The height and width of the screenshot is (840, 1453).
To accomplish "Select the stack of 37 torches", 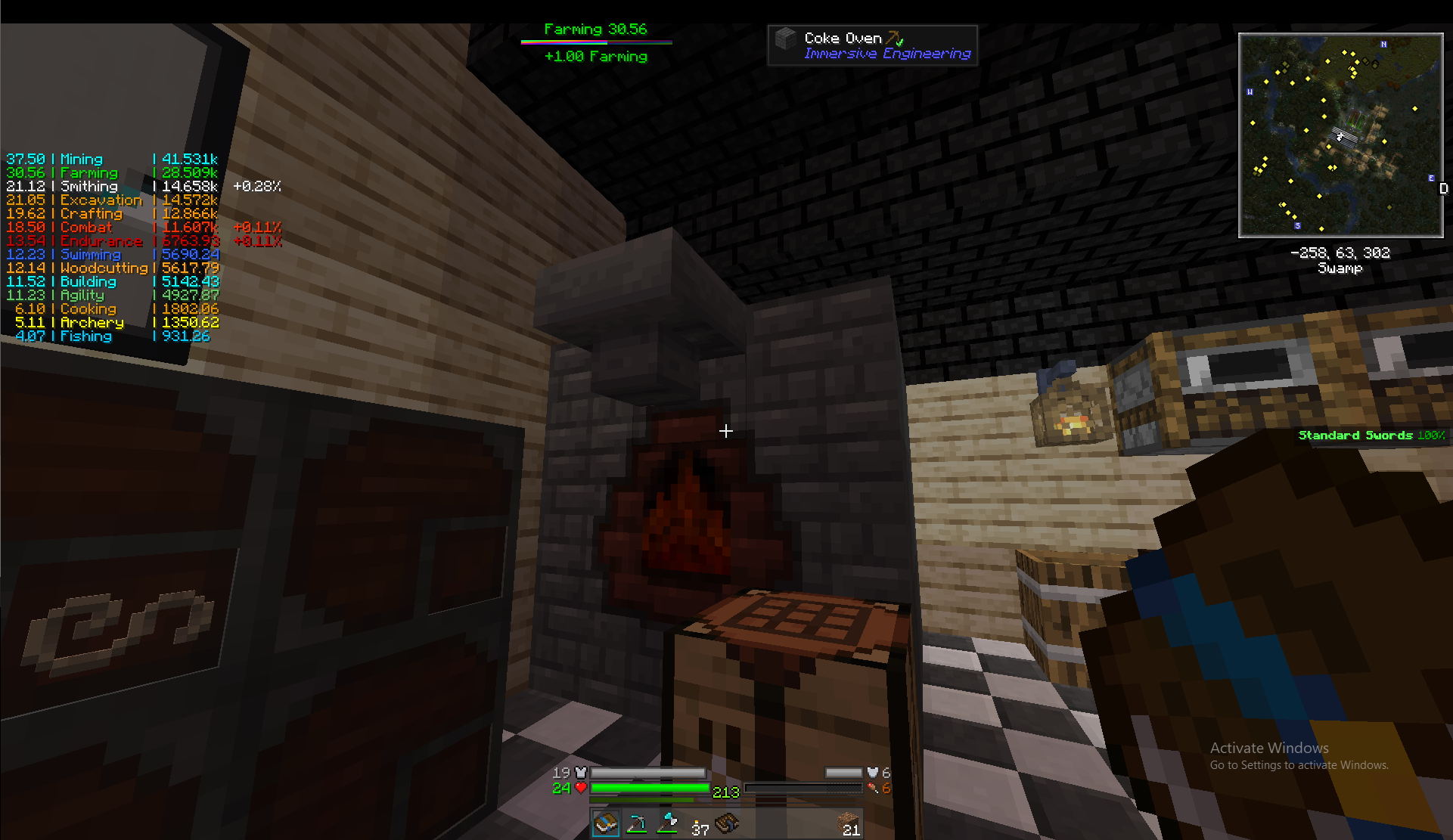I will 697,823.
